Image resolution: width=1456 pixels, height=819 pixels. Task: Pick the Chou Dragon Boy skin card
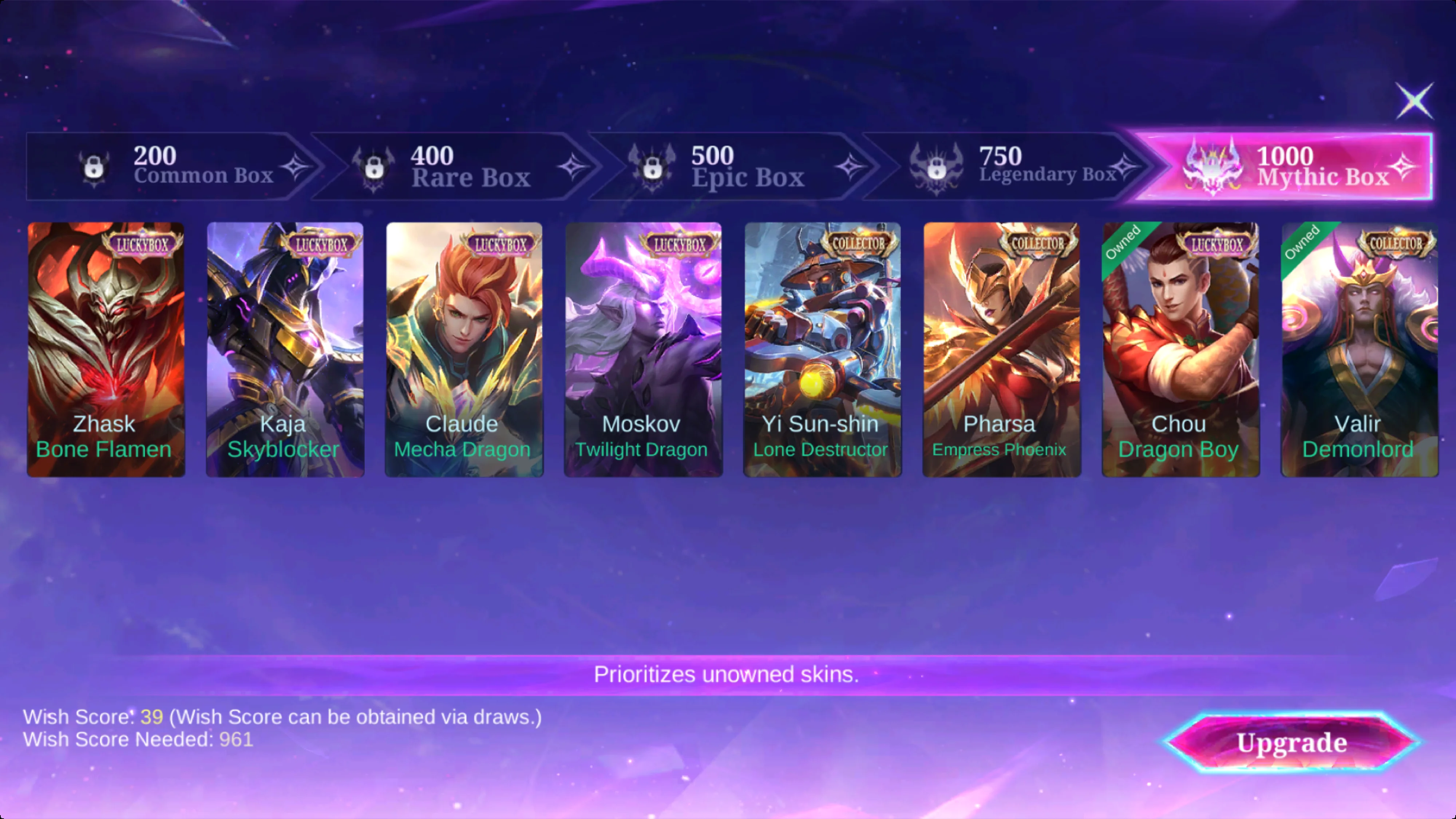tap(1181, 349)
